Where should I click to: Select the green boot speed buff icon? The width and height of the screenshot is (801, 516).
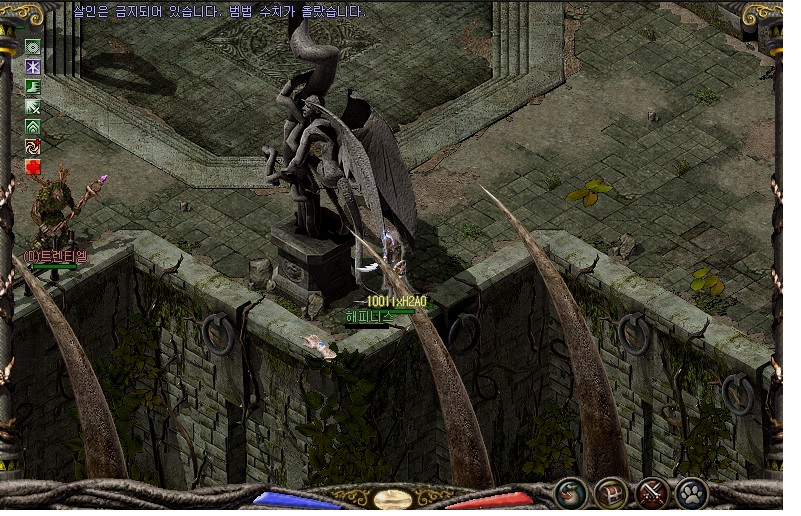(x=33, y=86)
